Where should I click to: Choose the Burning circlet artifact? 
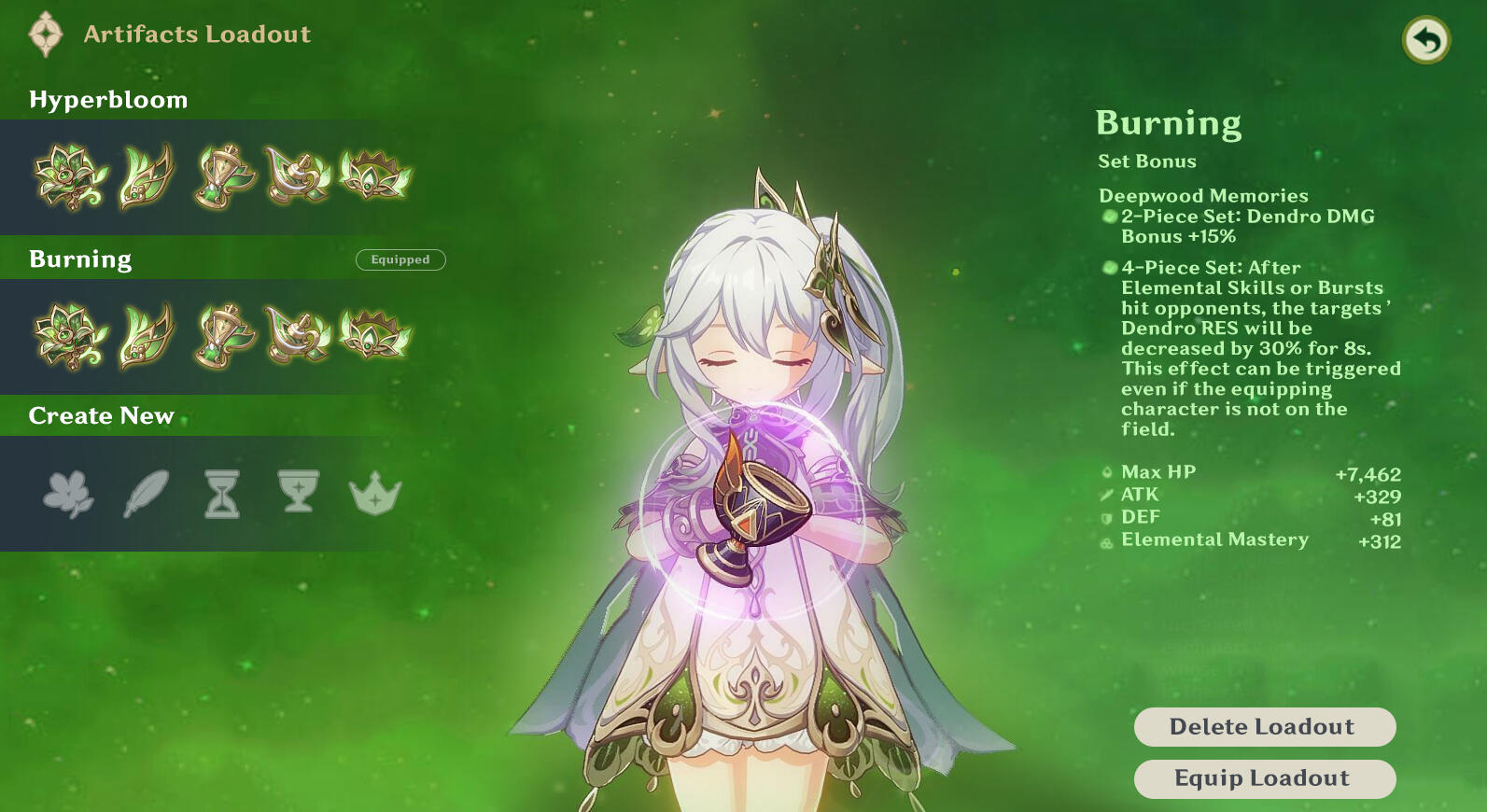click(374, 336)
